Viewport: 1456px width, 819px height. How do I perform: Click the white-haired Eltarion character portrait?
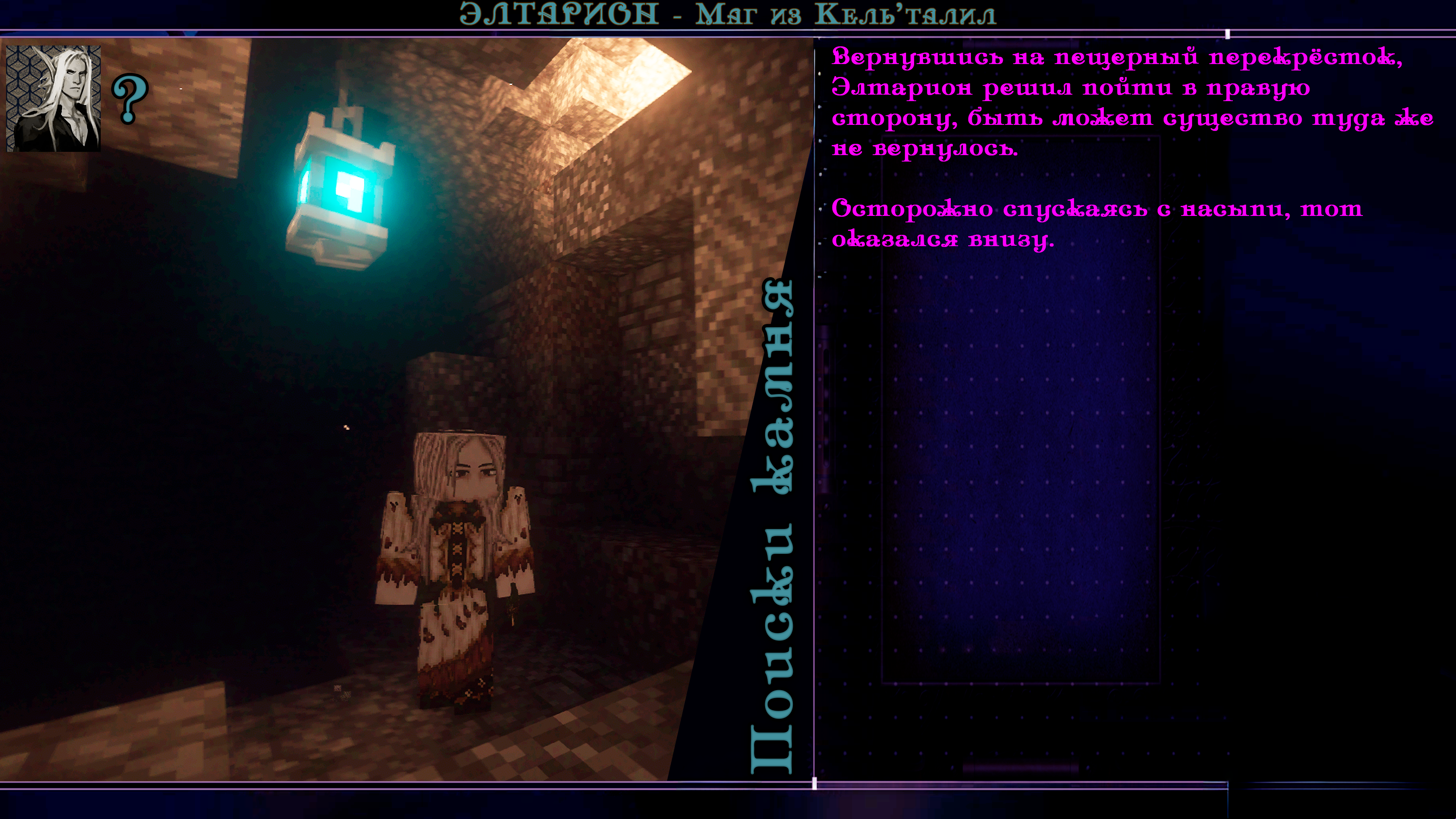[54, 98]
